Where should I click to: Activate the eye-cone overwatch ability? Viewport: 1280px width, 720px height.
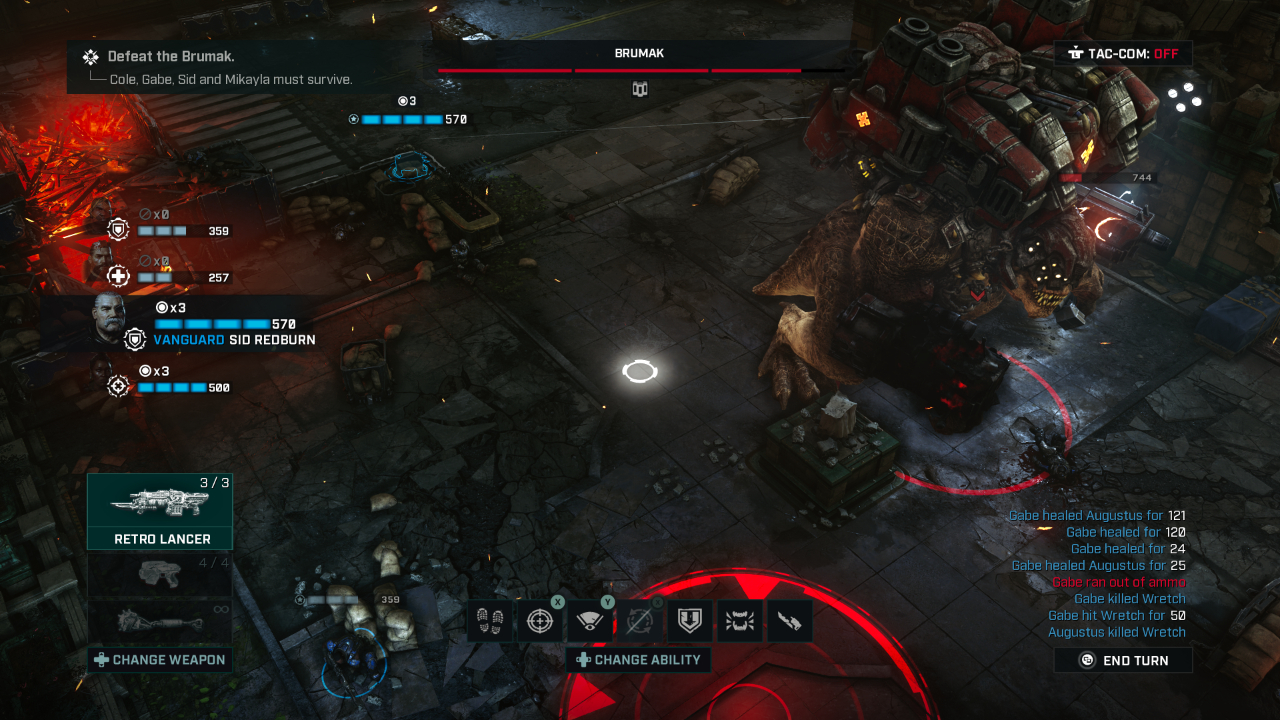coord(589,621)
